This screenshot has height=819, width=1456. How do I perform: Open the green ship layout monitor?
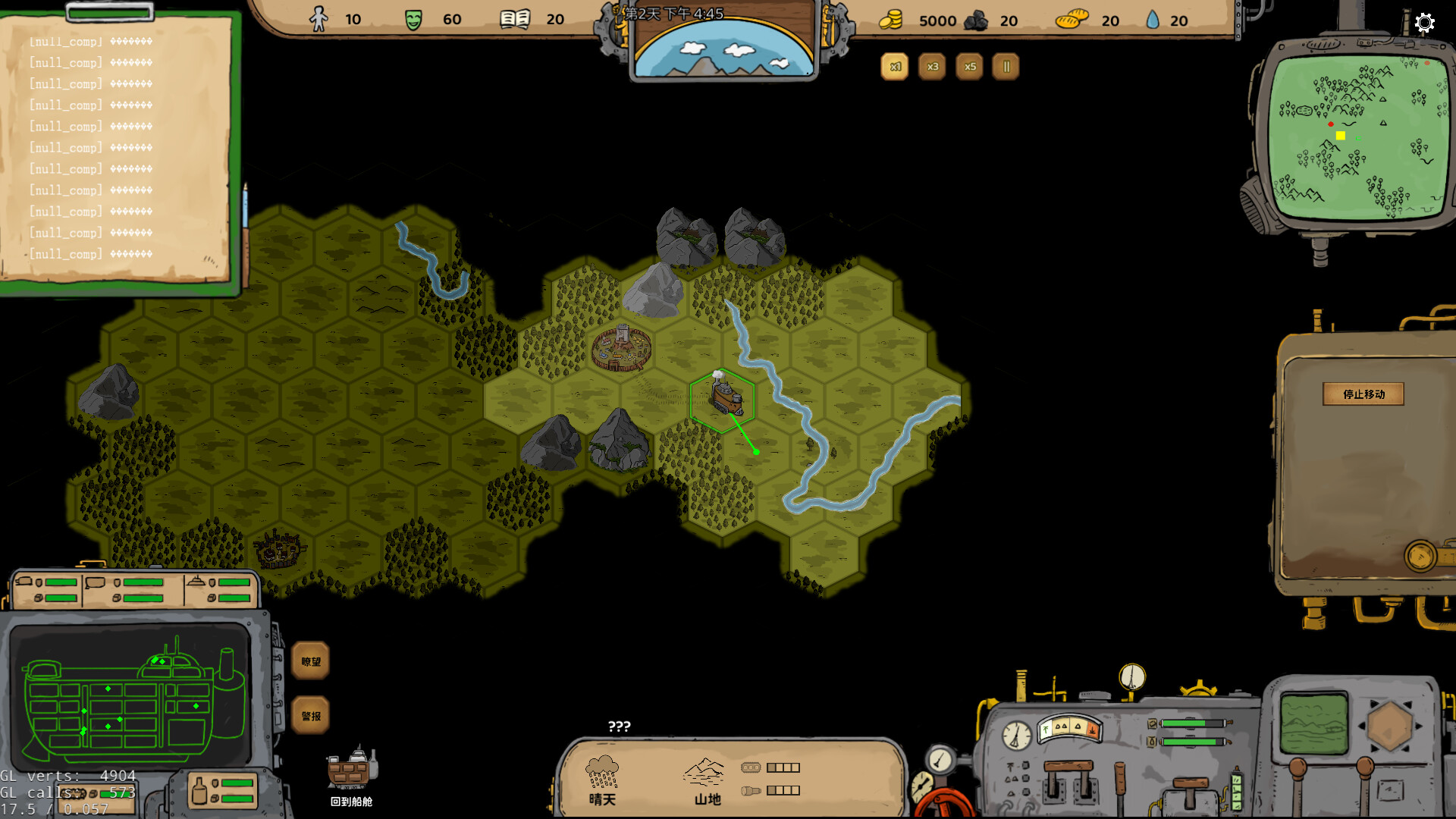[x=130, y=696]
